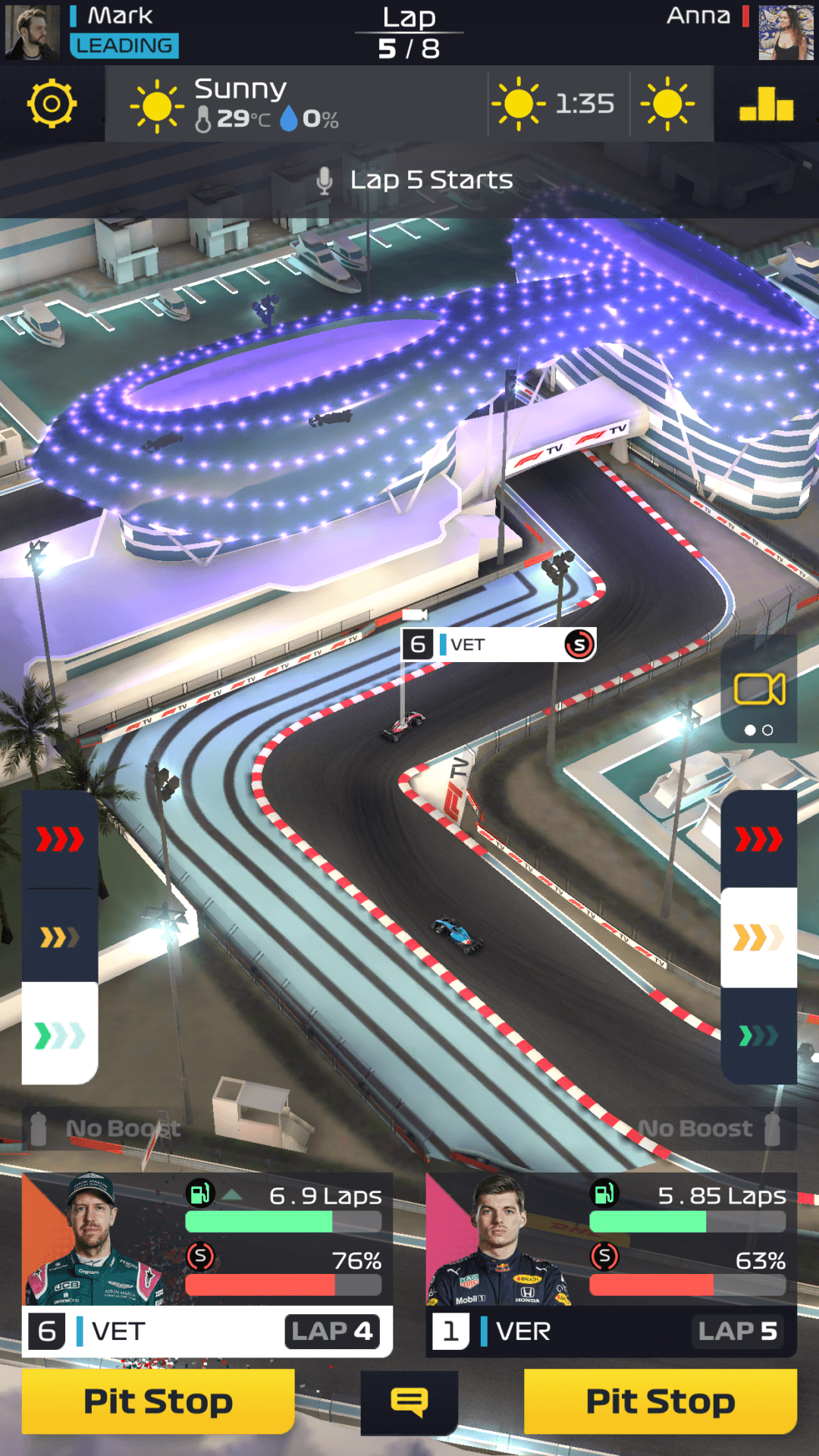Select green conserve pace for Vettel

point(60,1035)
